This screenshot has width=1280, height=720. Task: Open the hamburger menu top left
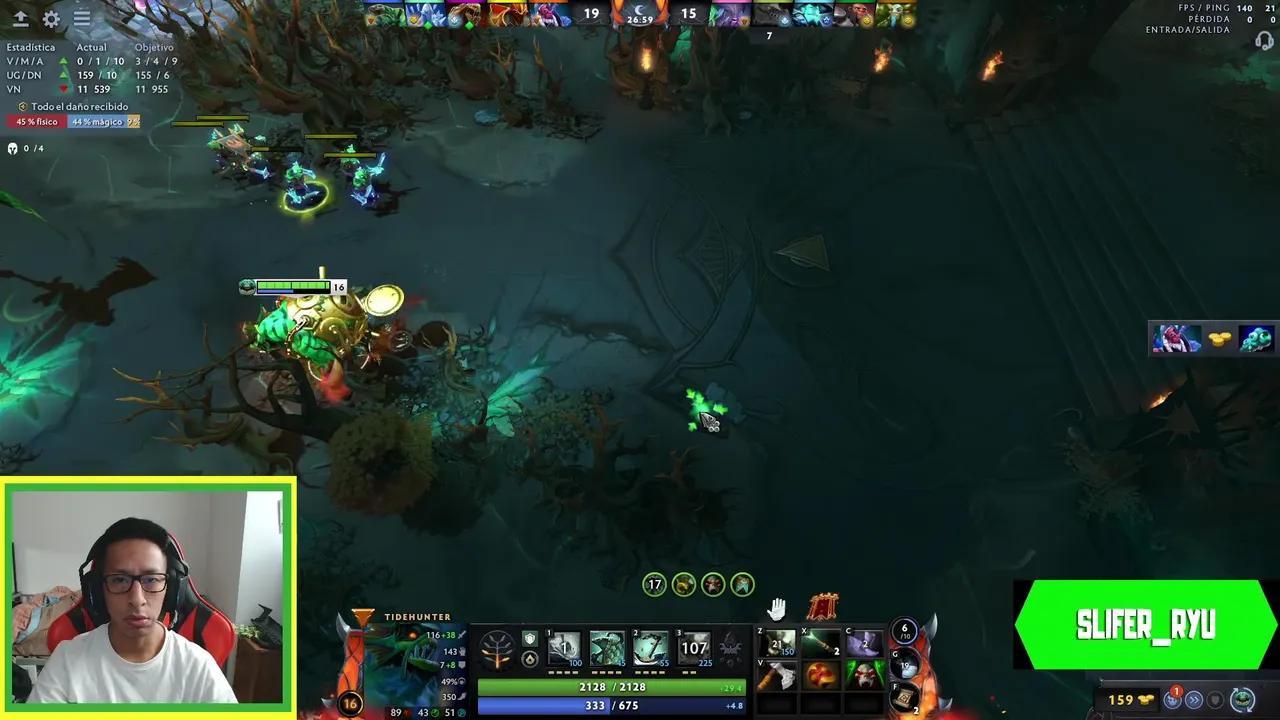(x=82, y=18)
